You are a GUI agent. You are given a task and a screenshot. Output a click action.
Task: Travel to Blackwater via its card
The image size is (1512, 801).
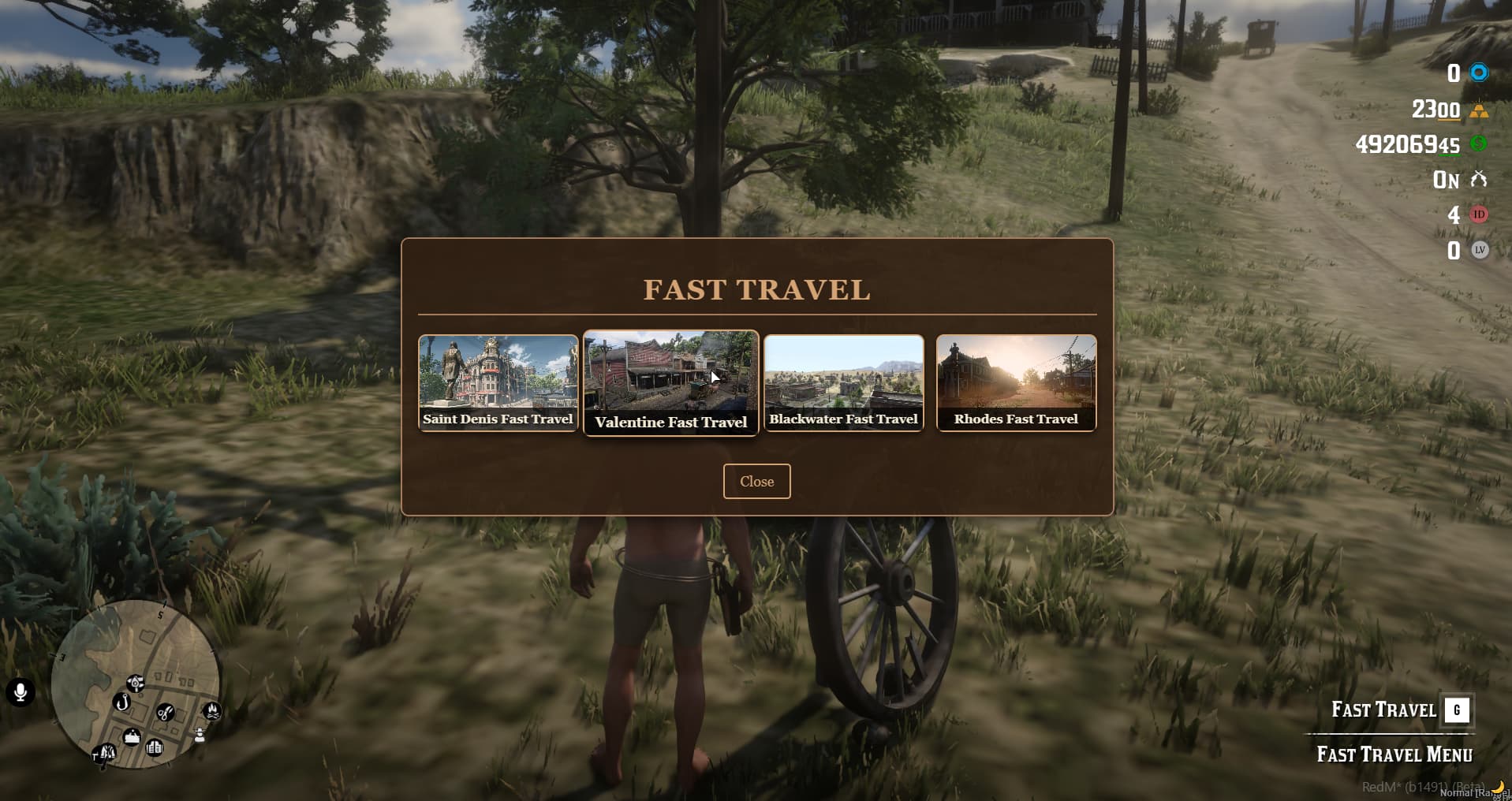pos(843,383)
